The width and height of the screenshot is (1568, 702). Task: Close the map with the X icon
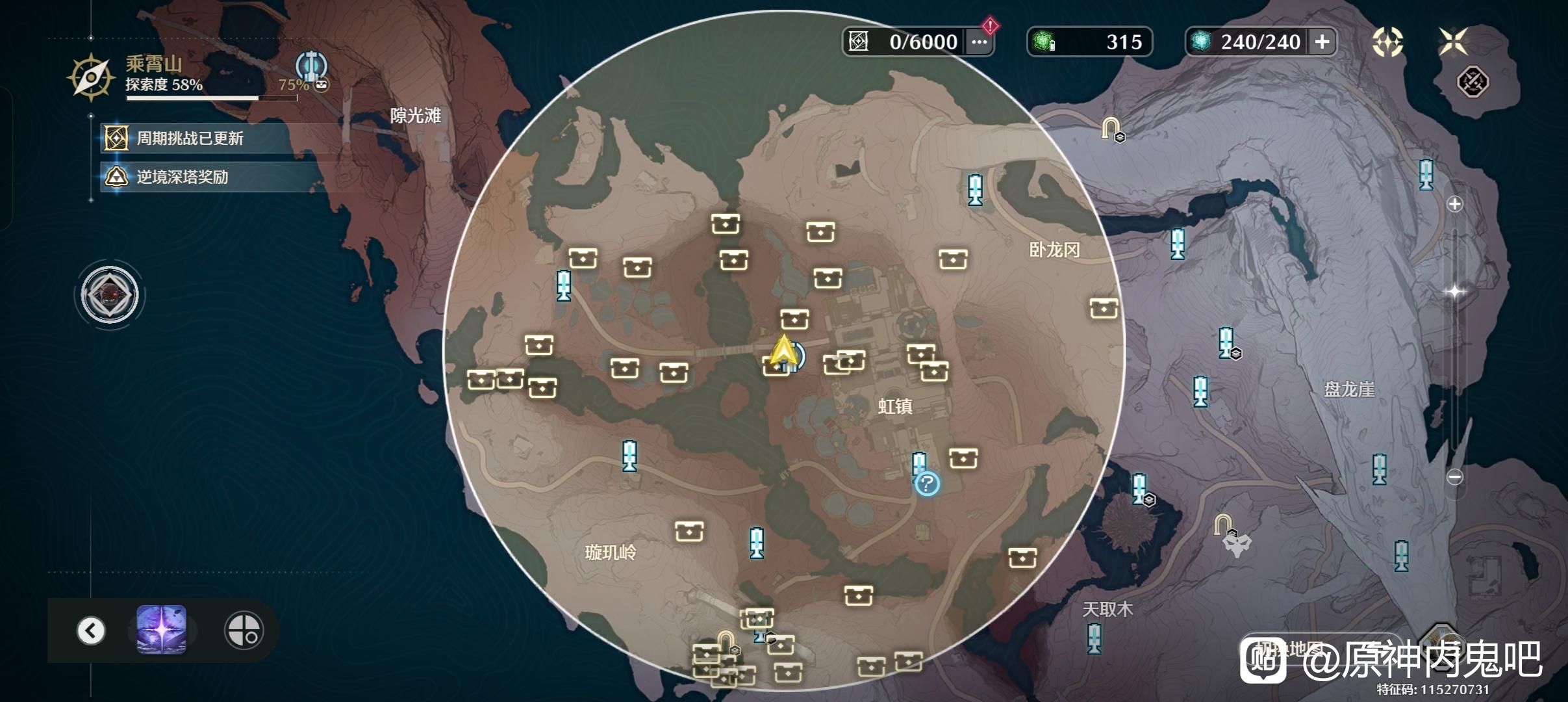[1452, 42]
